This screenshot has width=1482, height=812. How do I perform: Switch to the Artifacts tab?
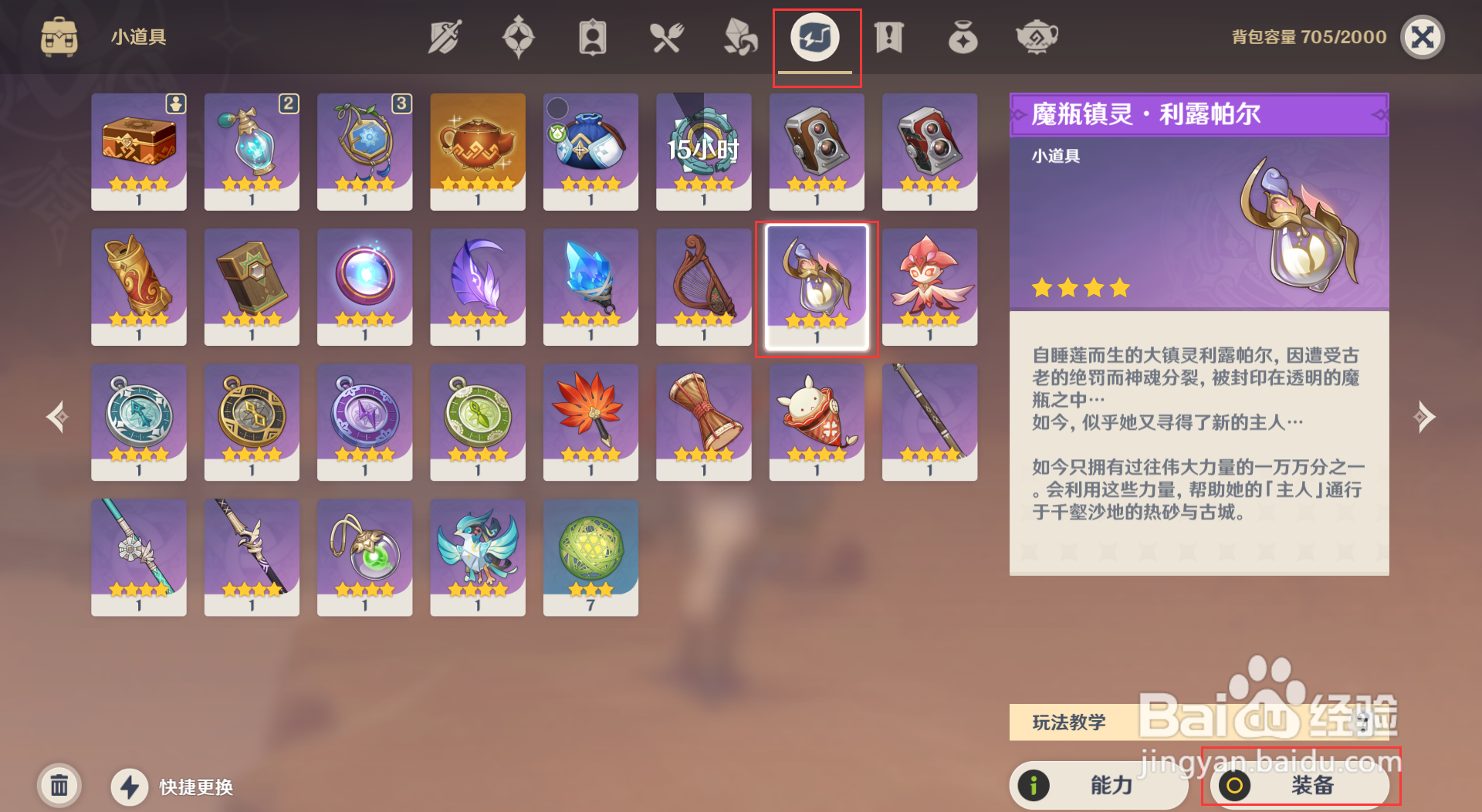519,36
